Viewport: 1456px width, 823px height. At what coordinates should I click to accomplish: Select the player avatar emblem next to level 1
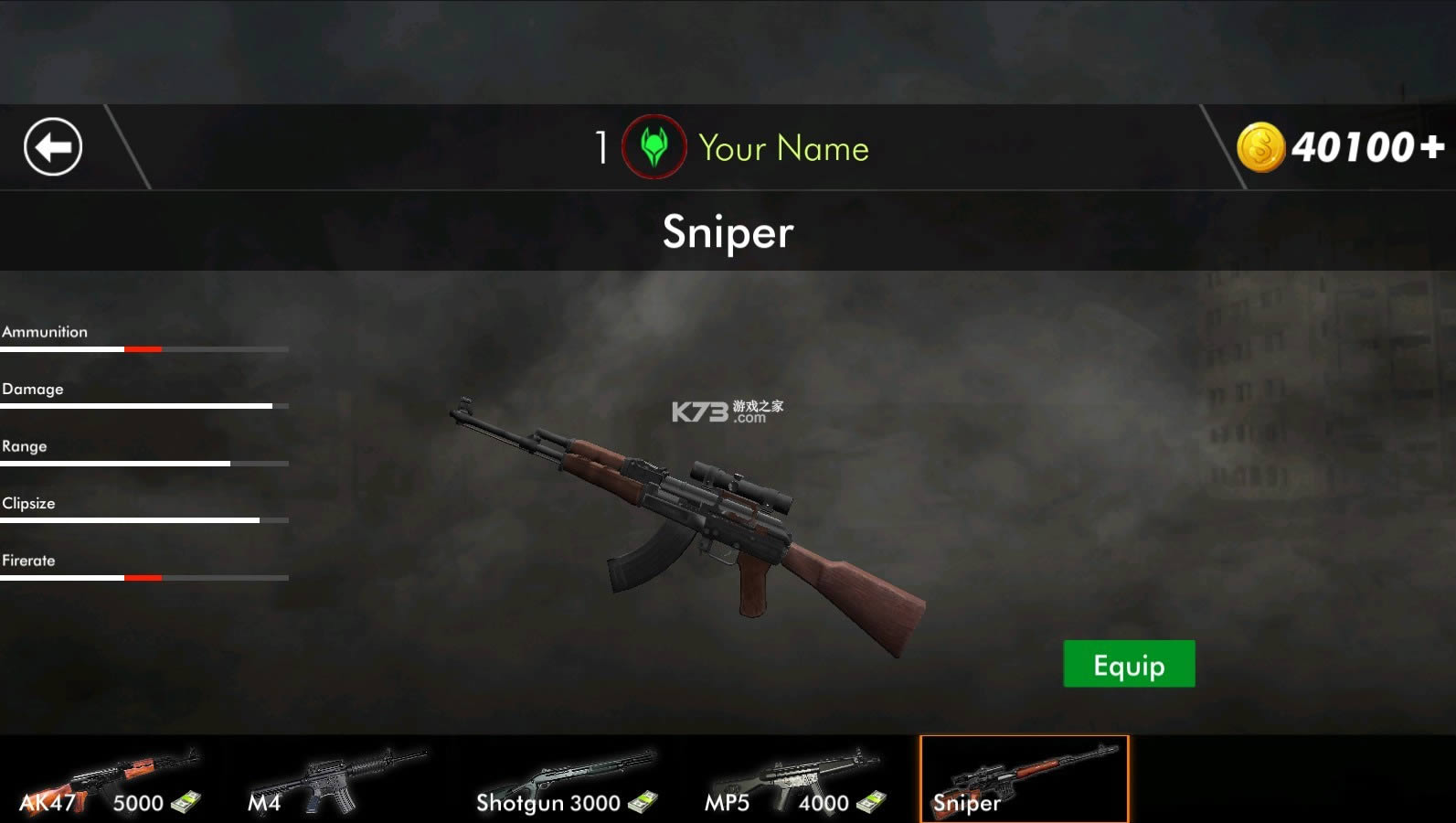tap(652, 146)
